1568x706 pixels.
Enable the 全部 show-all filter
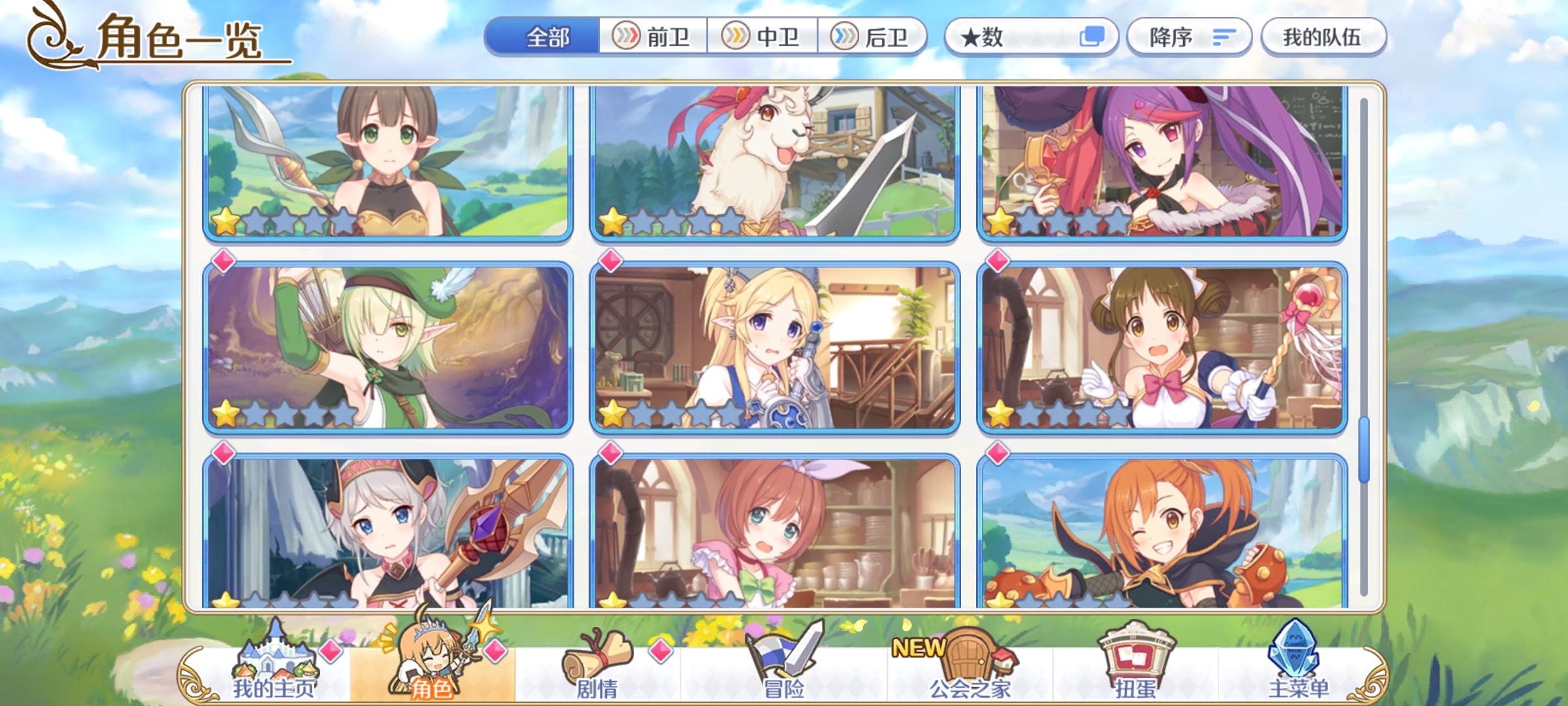coord(549,37)
